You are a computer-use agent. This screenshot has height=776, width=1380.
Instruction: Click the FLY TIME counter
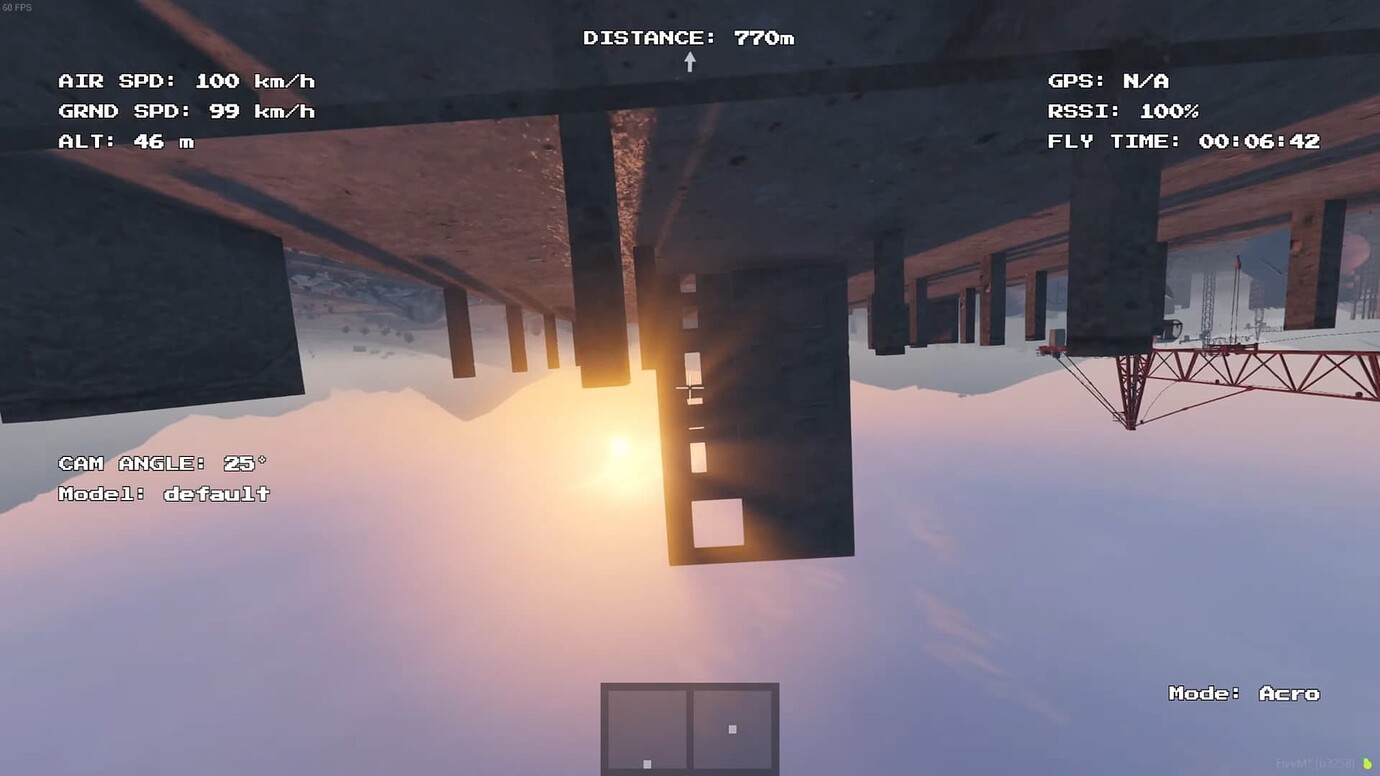[x=1185, y=141]
